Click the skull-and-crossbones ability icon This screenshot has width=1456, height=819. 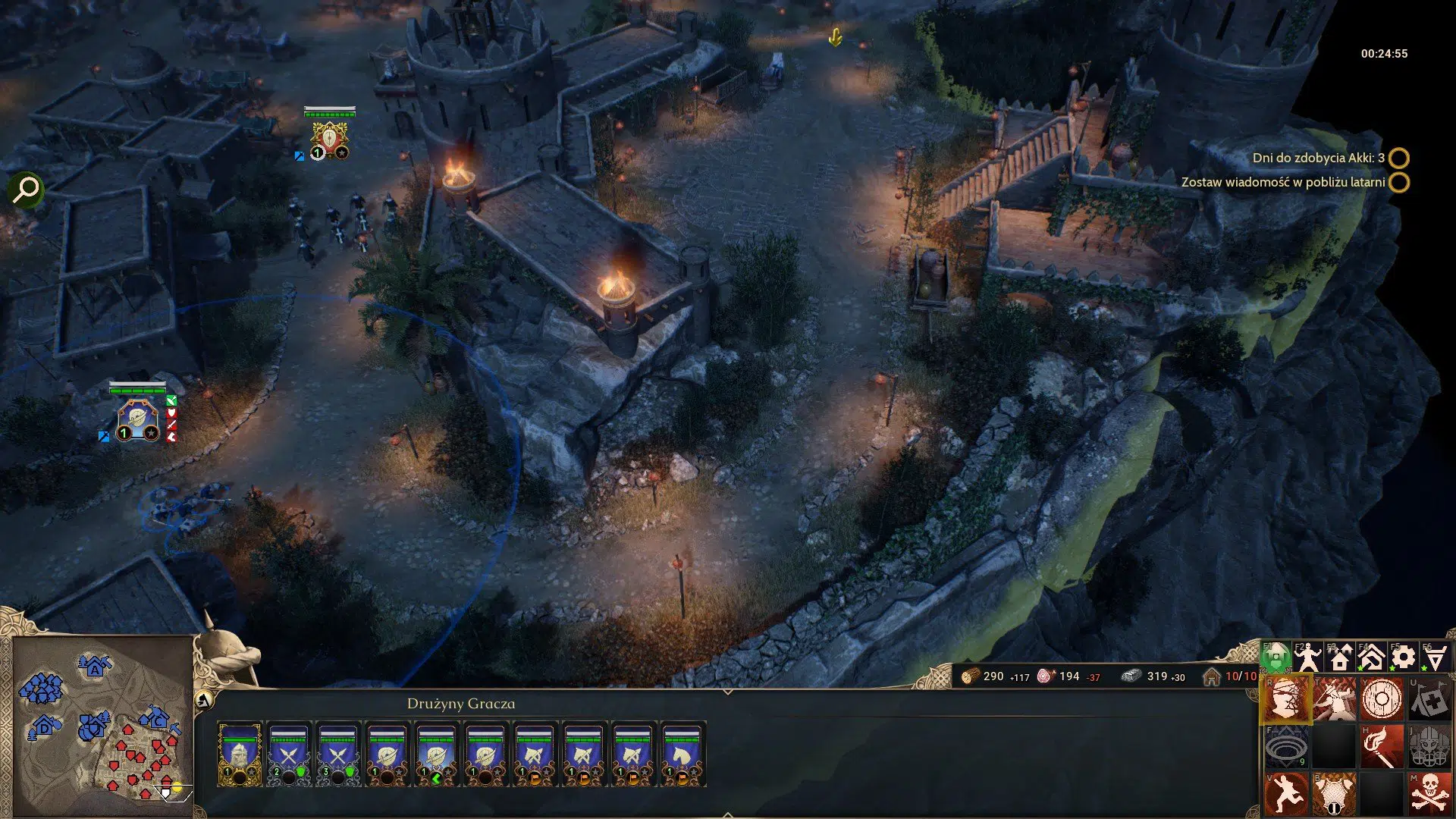[x=1429, y=792]
